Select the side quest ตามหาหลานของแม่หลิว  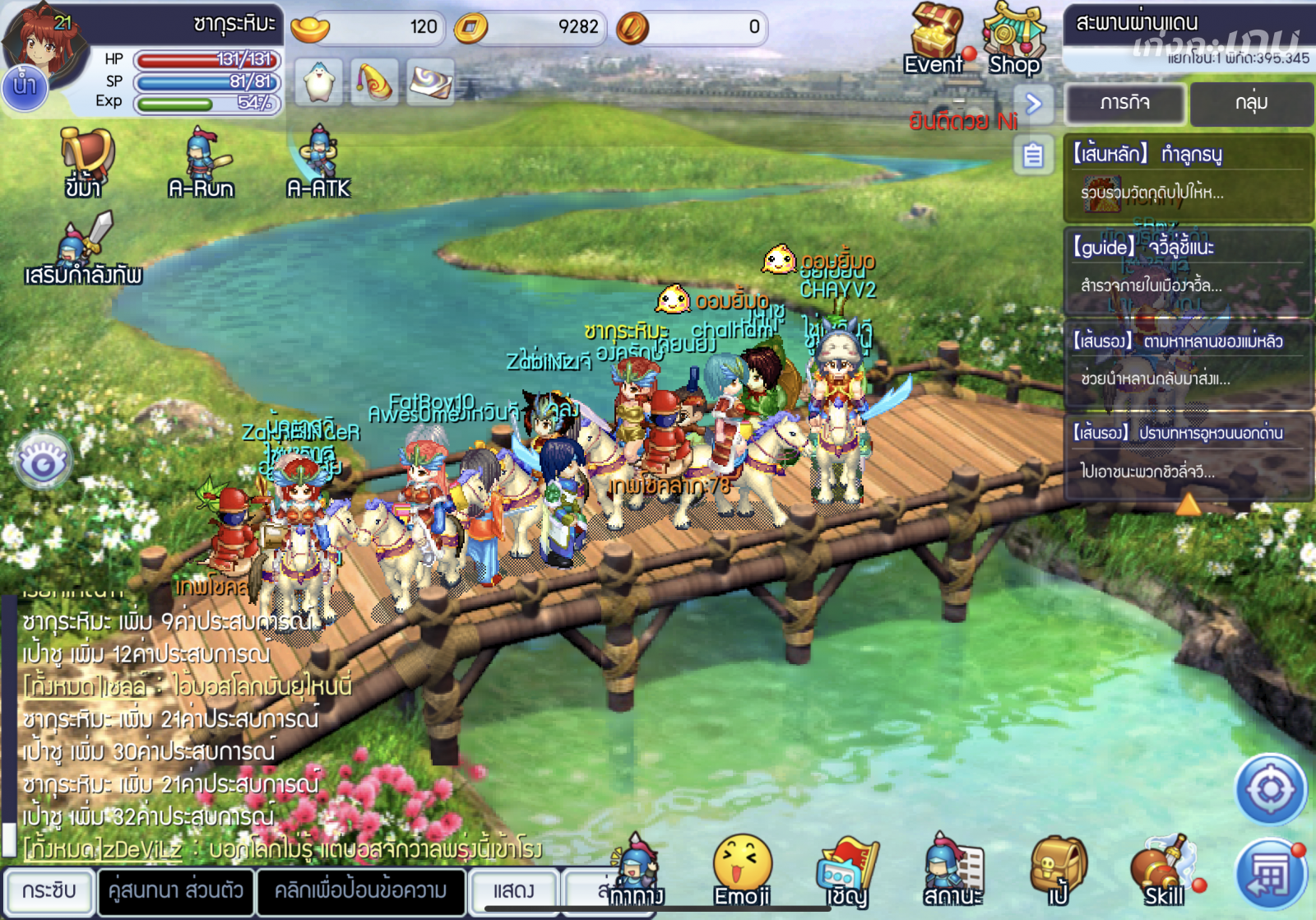click(x=1188, y=360)
